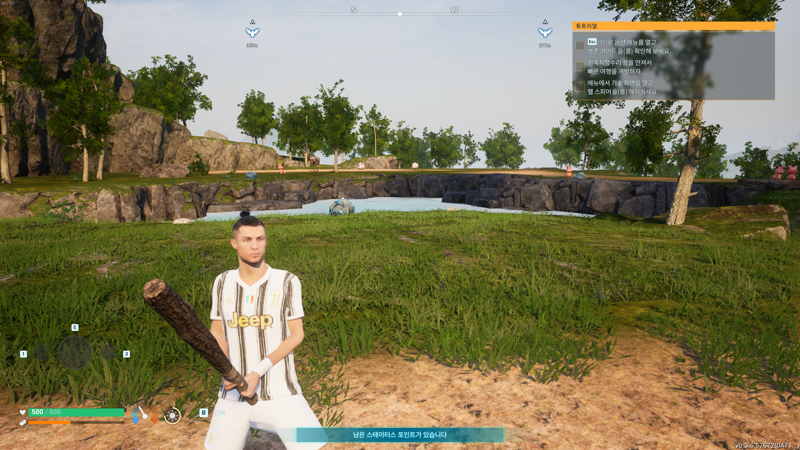Tick the first tutorial objective checkbox
Screen dimensions: 800x450
tap(580, 46)
